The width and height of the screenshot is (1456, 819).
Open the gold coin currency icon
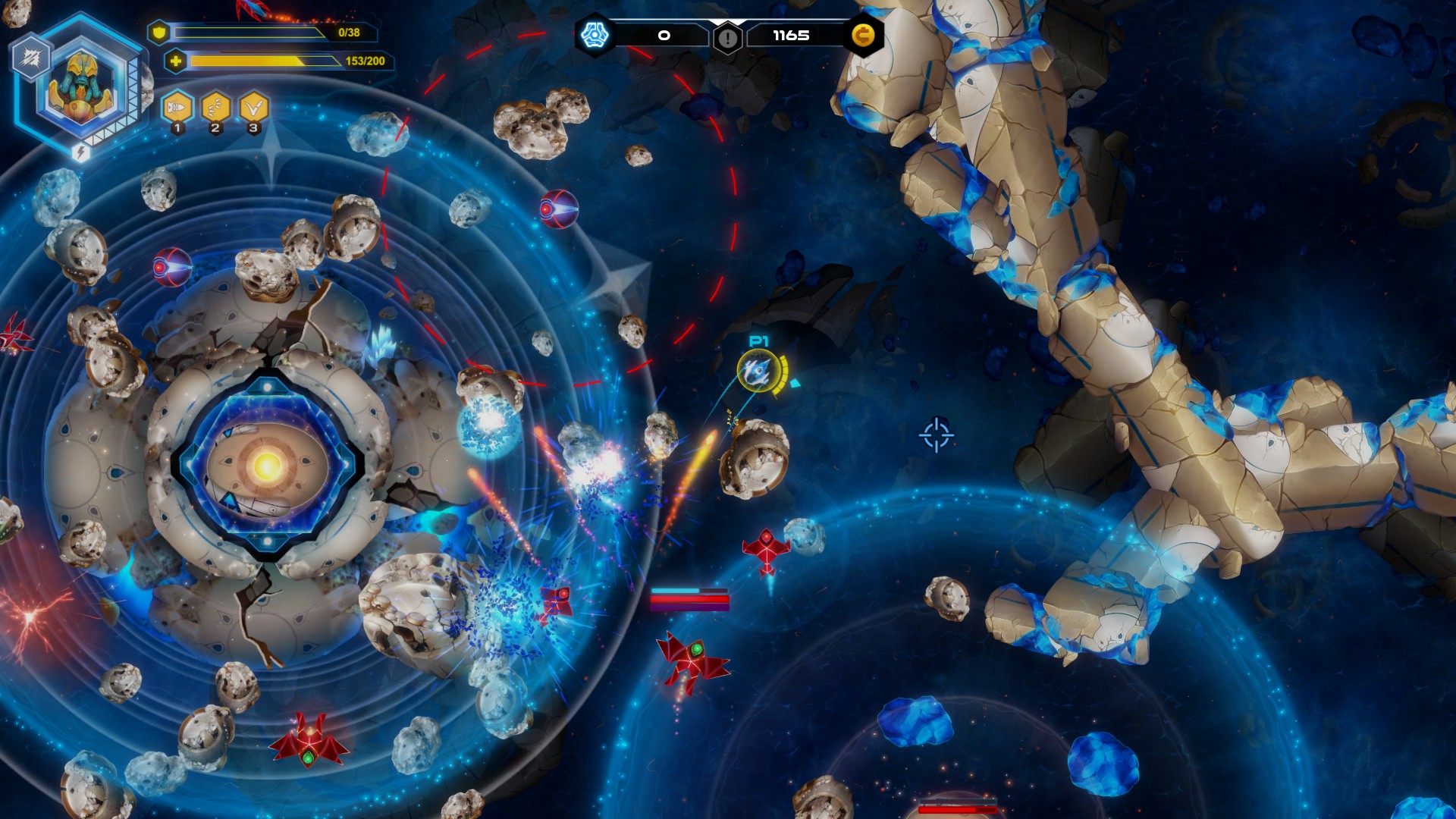(x=864, y=35)
